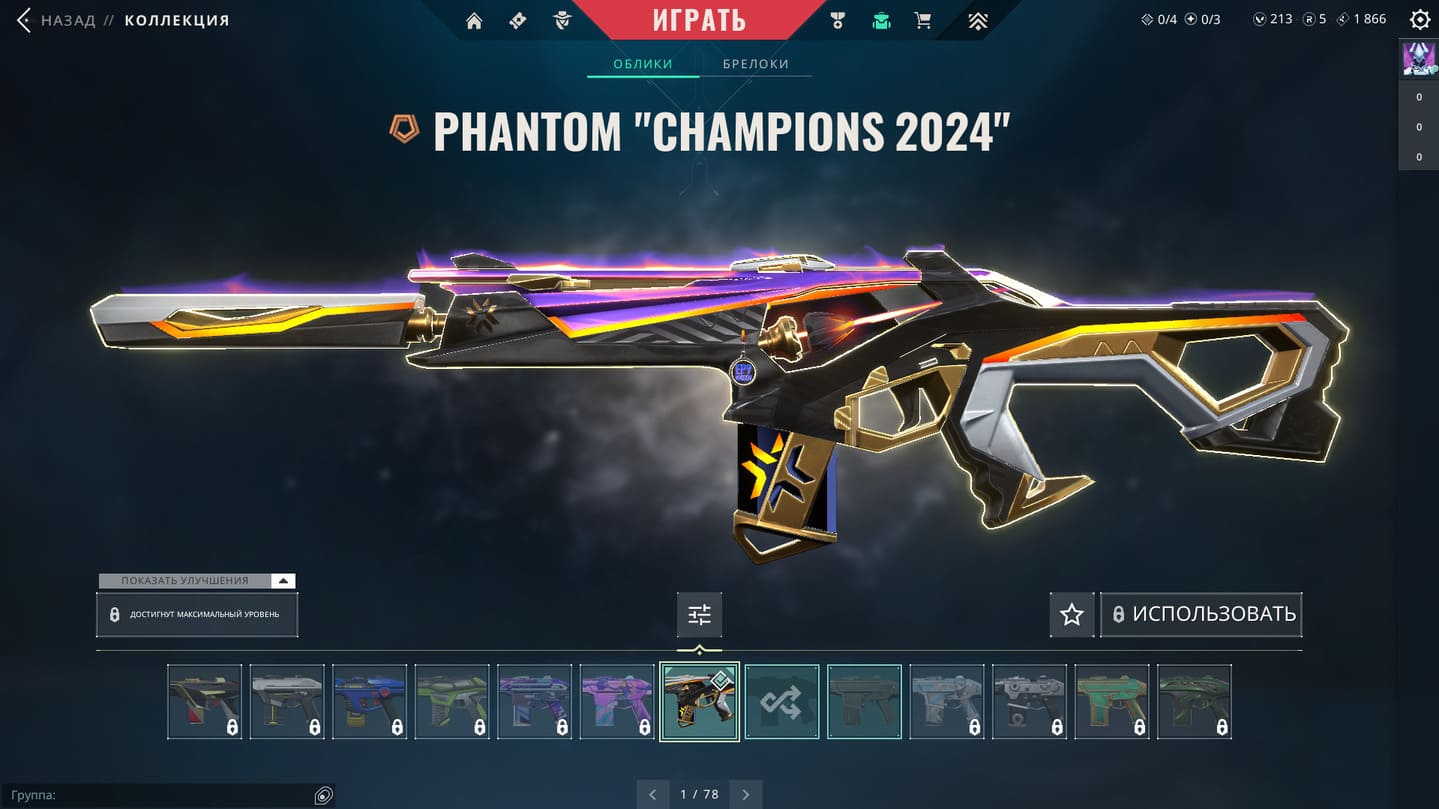This screenshot has width=1439, height=809.
Task: Open the medal career icon
Action: click(x=838, y=20)
